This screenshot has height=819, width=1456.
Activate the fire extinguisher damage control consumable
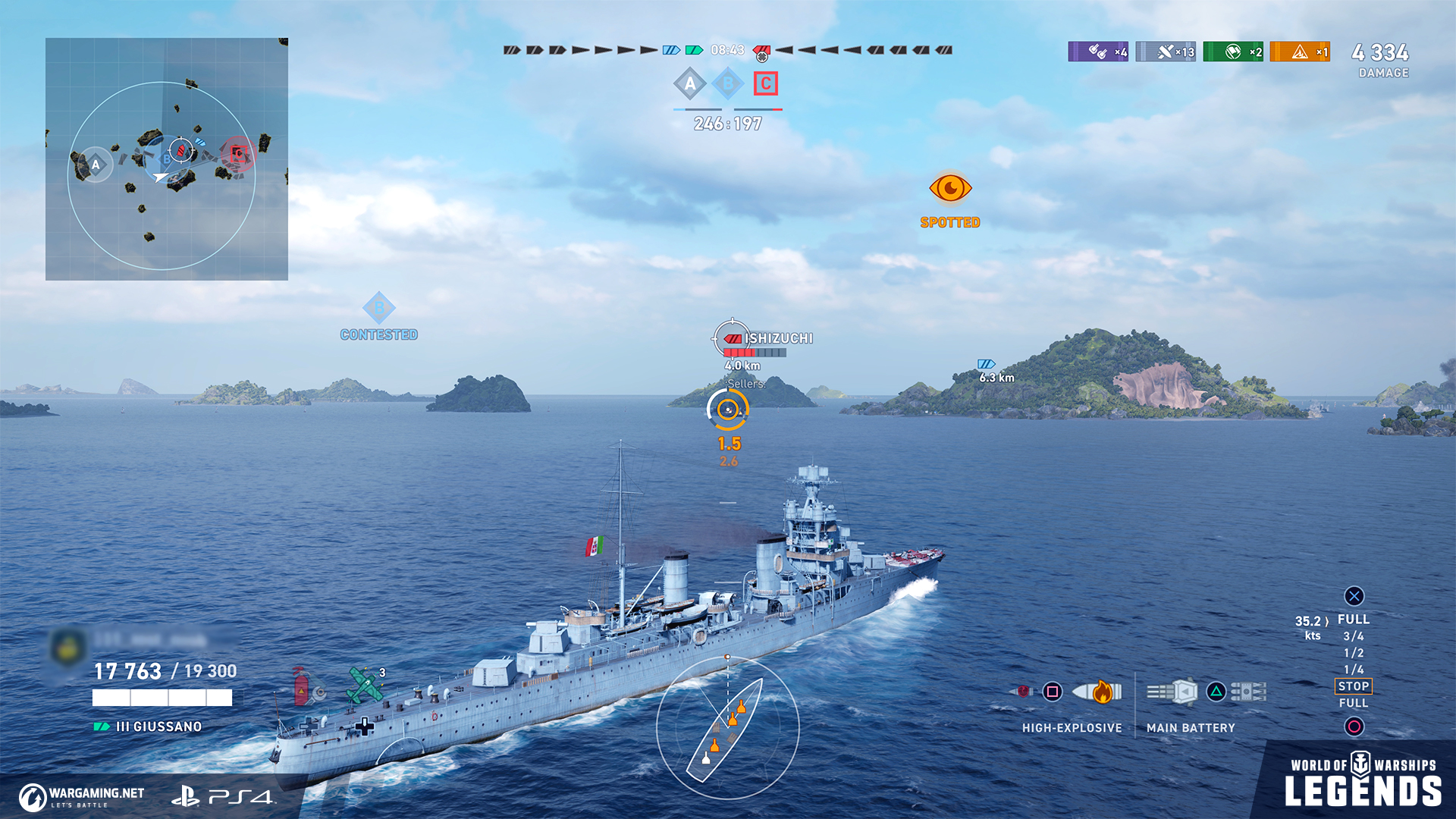tap(301, 687)
